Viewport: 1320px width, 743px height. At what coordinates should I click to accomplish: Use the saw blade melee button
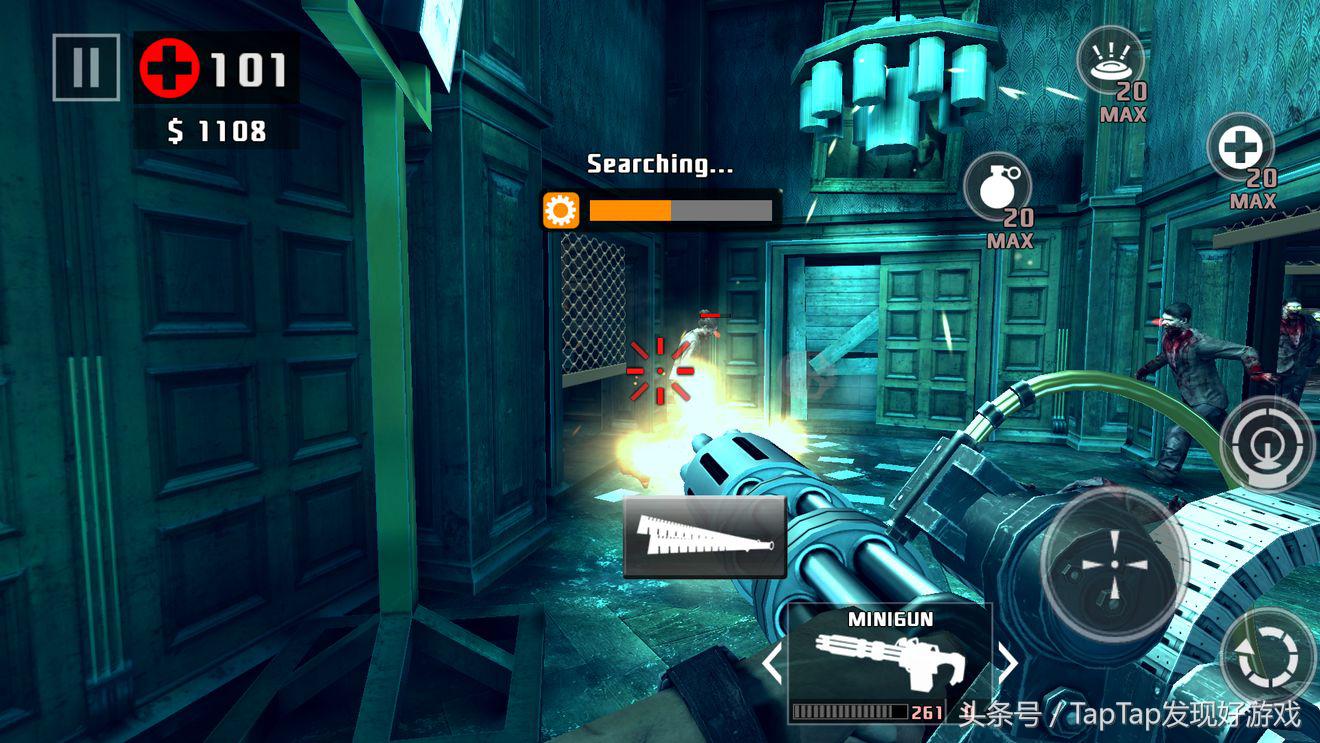click(x=704, y=537)
